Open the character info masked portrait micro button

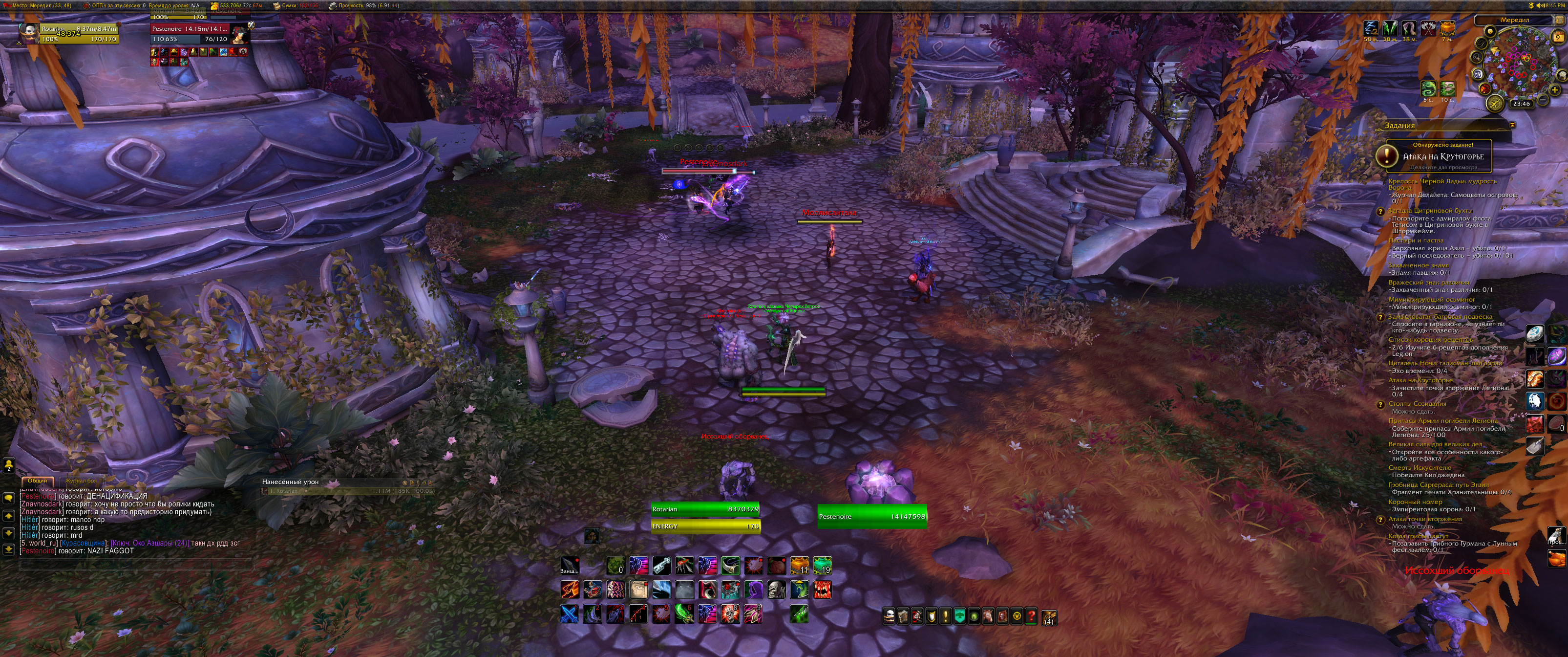[x=889, y=616]
